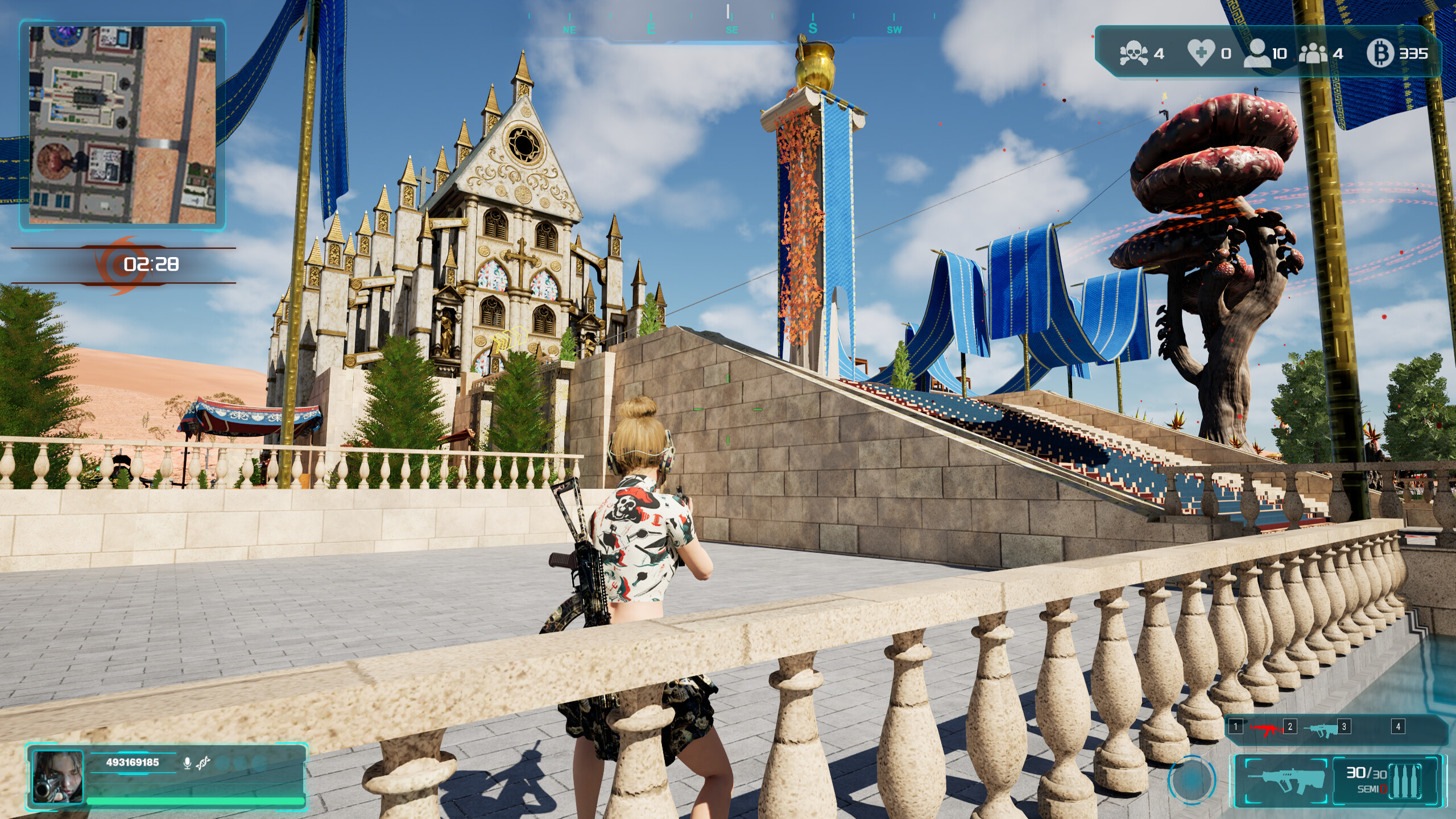Click the DNA strand icon beside the mic
The image size is (1456, 819).
coord(204,764)
